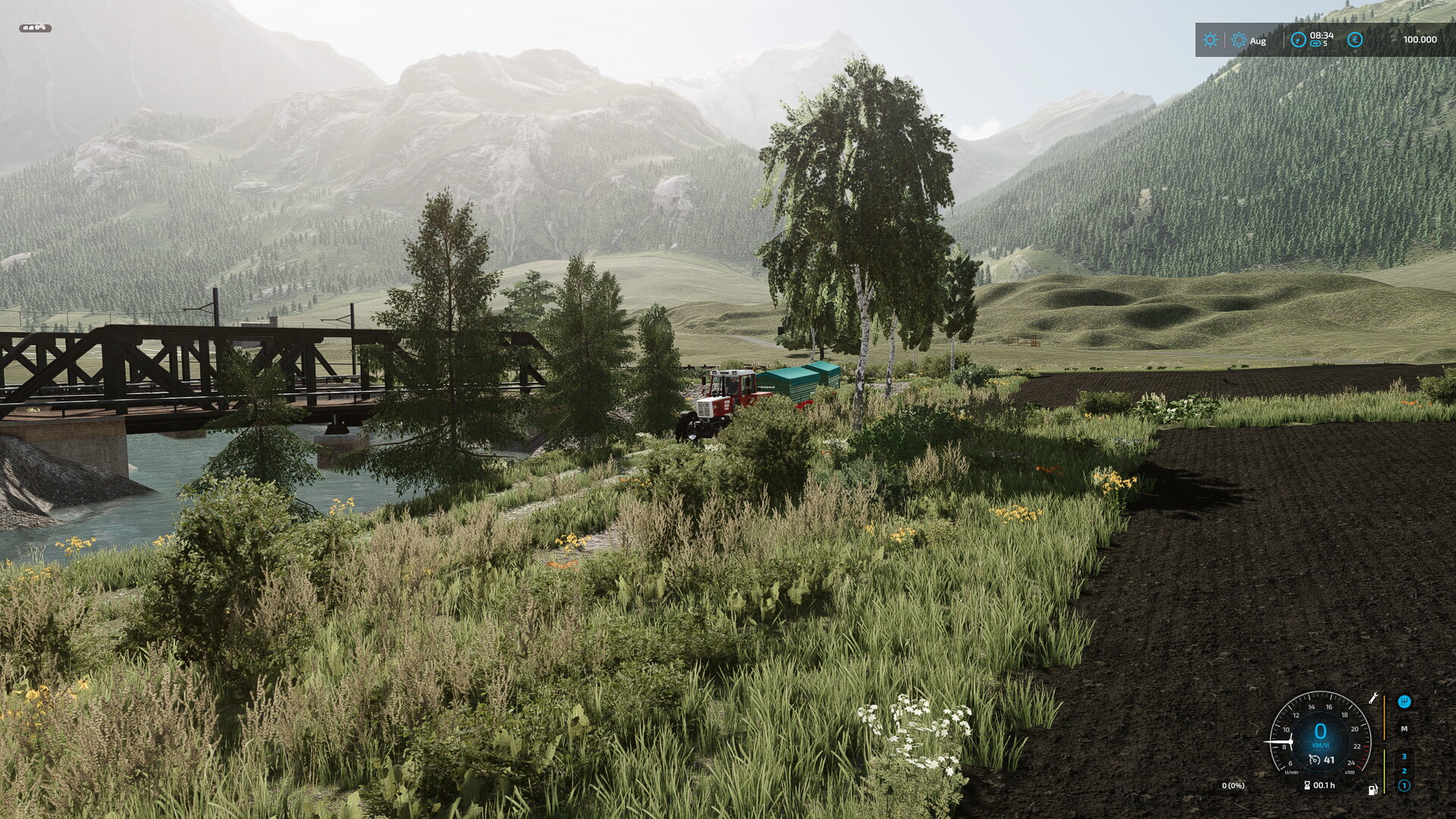Screen dimensions: 1456x819
Task: Select the August season icon
Action: 1239,40
